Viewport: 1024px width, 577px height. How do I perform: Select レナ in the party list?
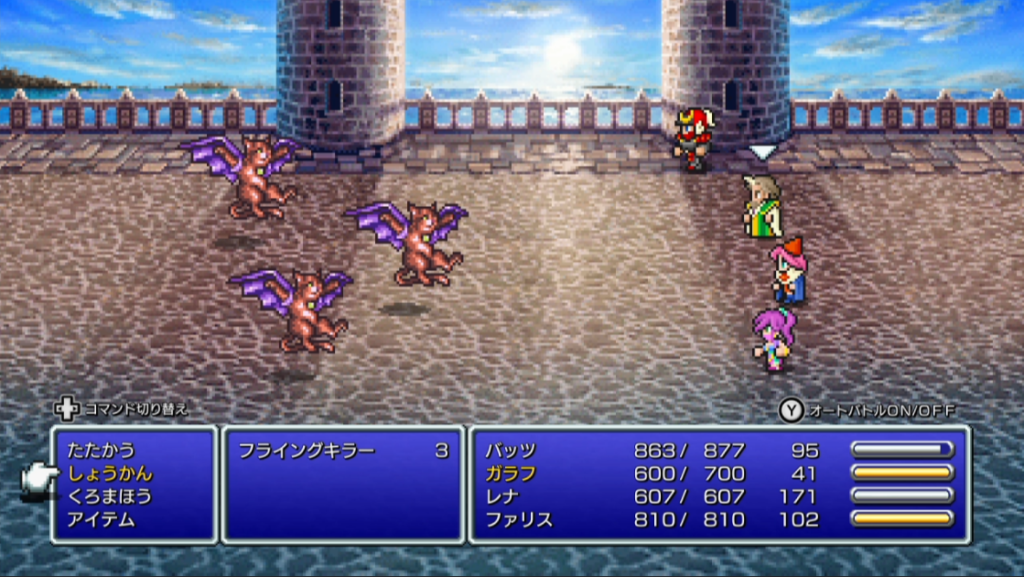[503, 497]
